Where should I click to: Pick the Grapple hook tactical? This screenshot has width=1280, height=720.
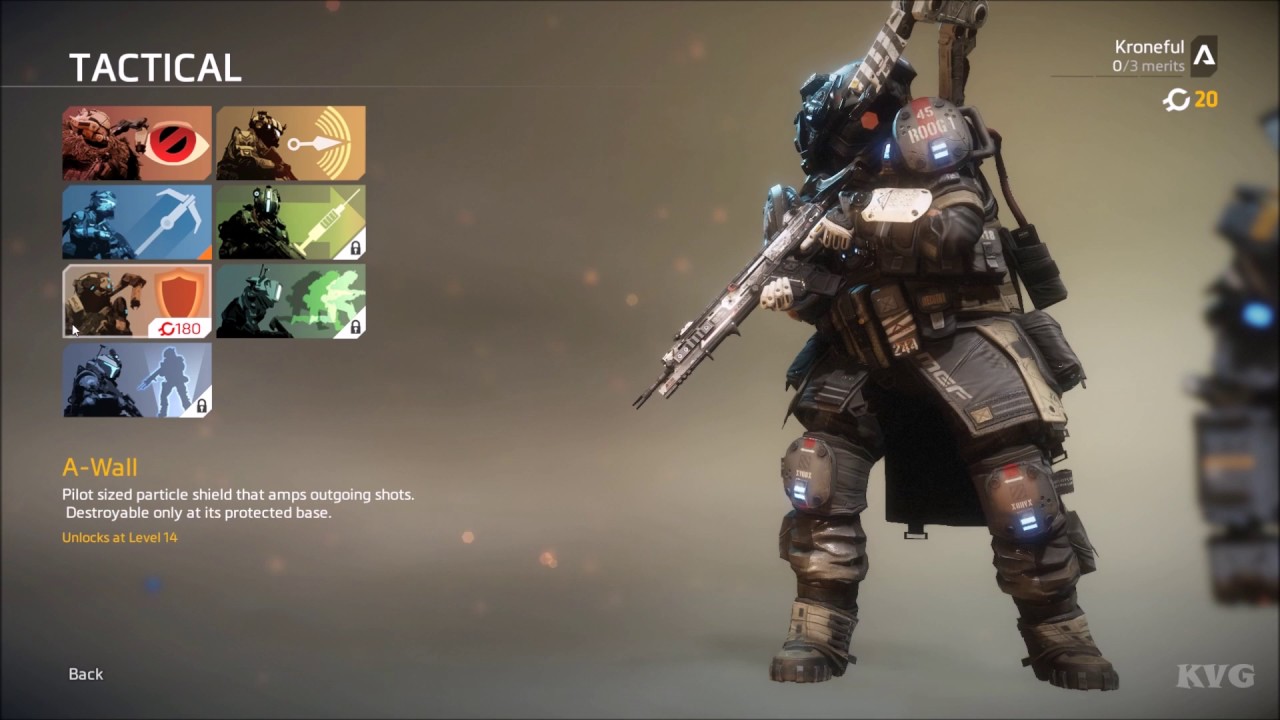pyautogui.click(x=137, y=222)
